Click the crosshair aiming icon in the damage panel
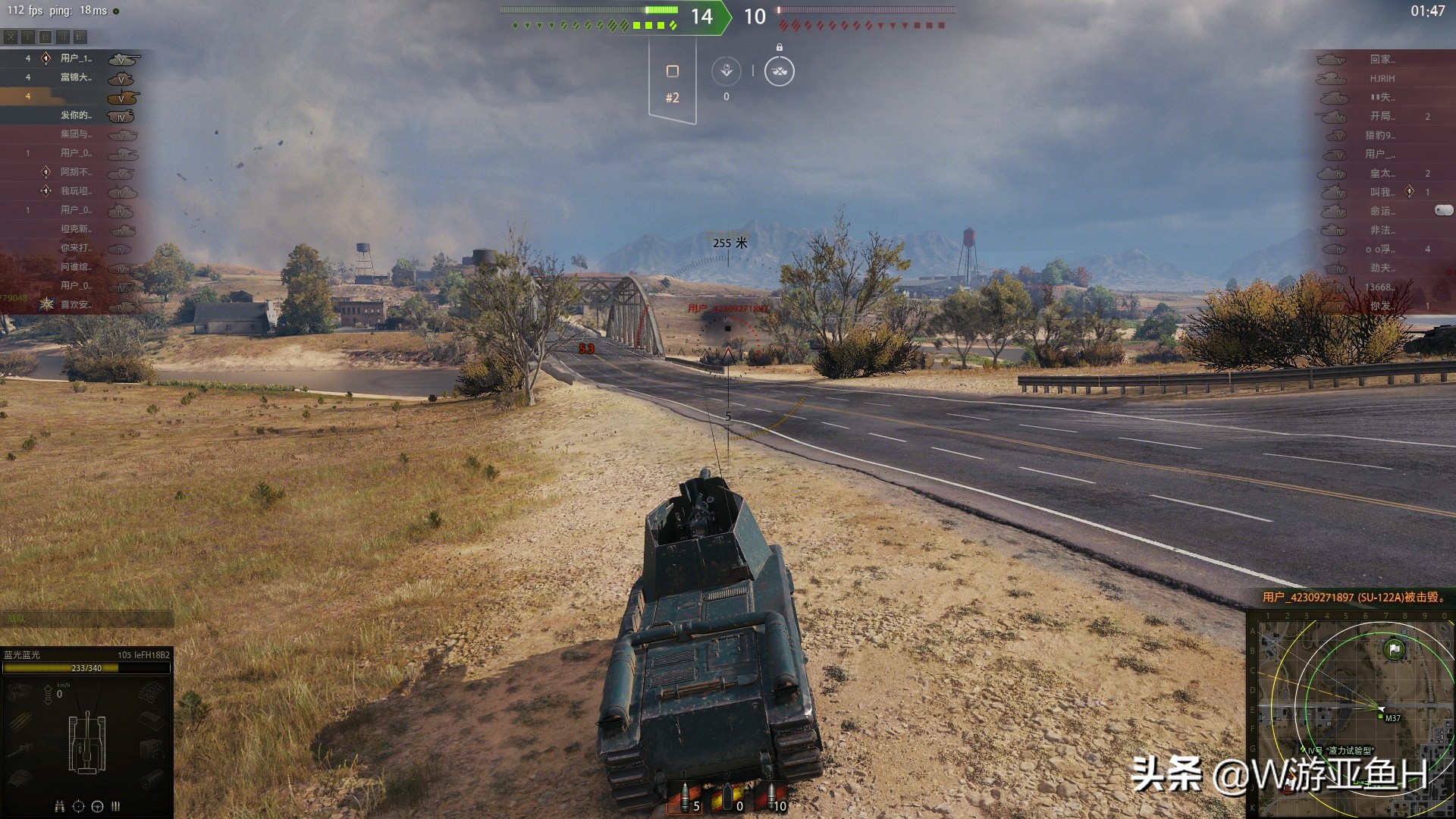1456x819 pixels. 78,806
